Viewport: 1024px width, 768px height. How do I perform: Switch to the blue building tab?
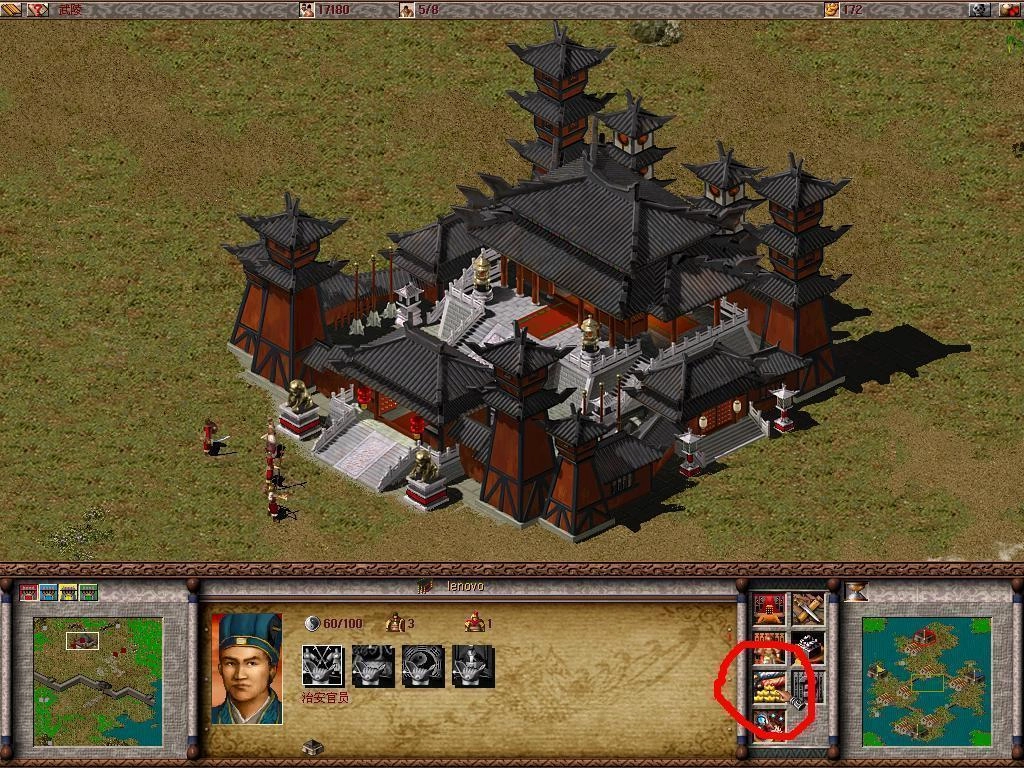pyautogui.click(x=48, y=592)
